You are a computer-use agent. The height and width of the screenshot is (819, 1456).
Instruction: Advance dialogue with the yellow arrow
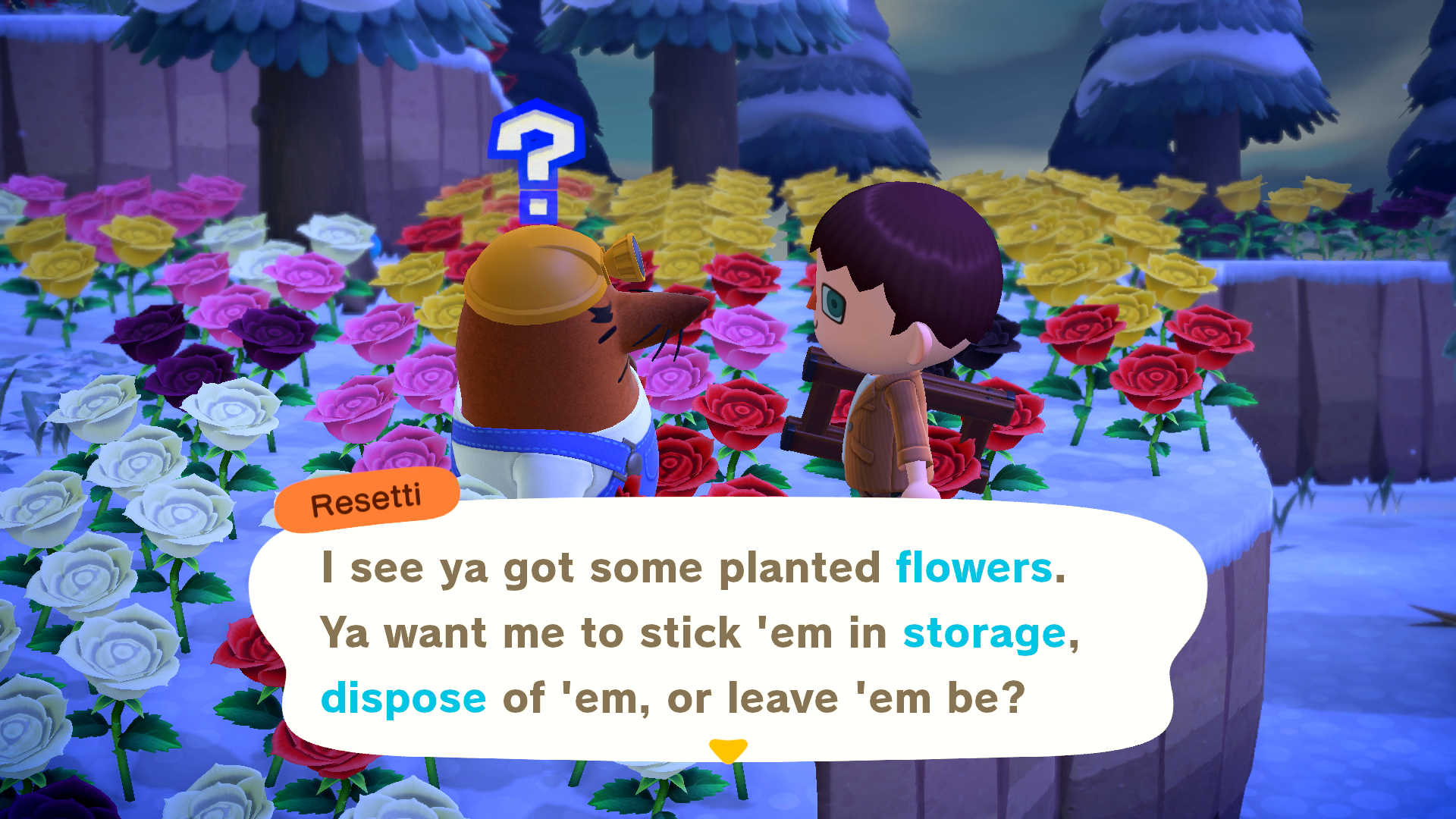pos(728,750)
